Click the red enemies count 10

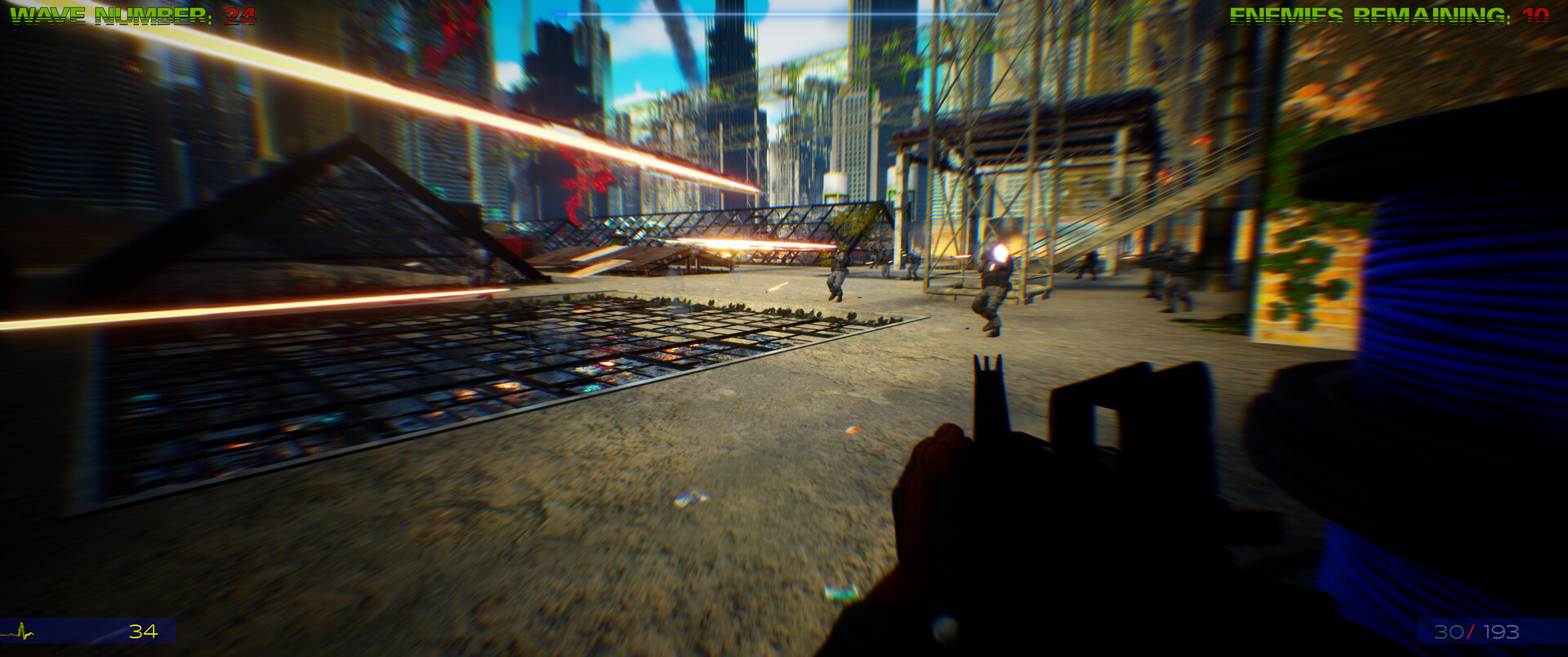(1543, 14)
